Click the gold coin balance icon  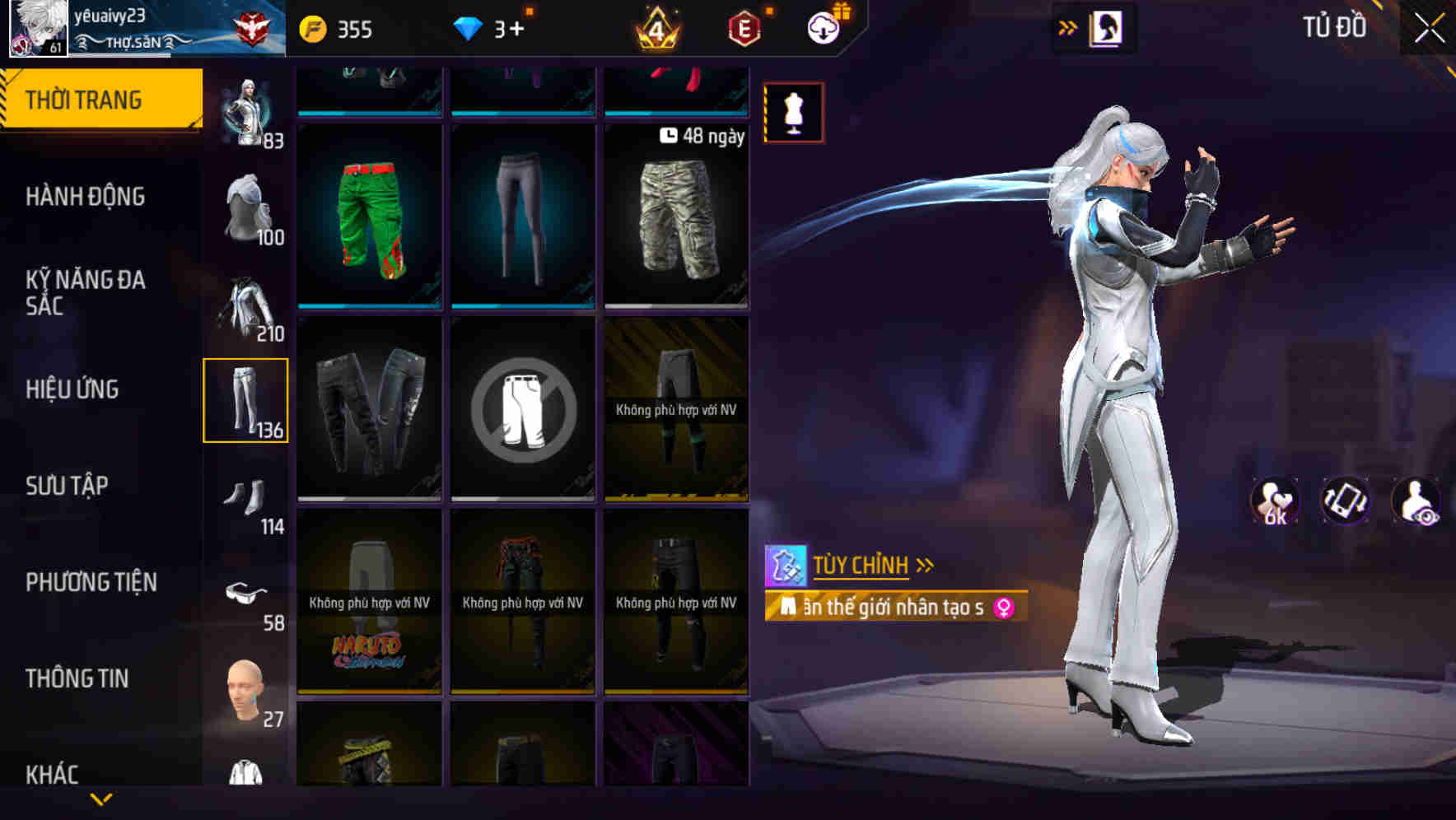(313, 27)
